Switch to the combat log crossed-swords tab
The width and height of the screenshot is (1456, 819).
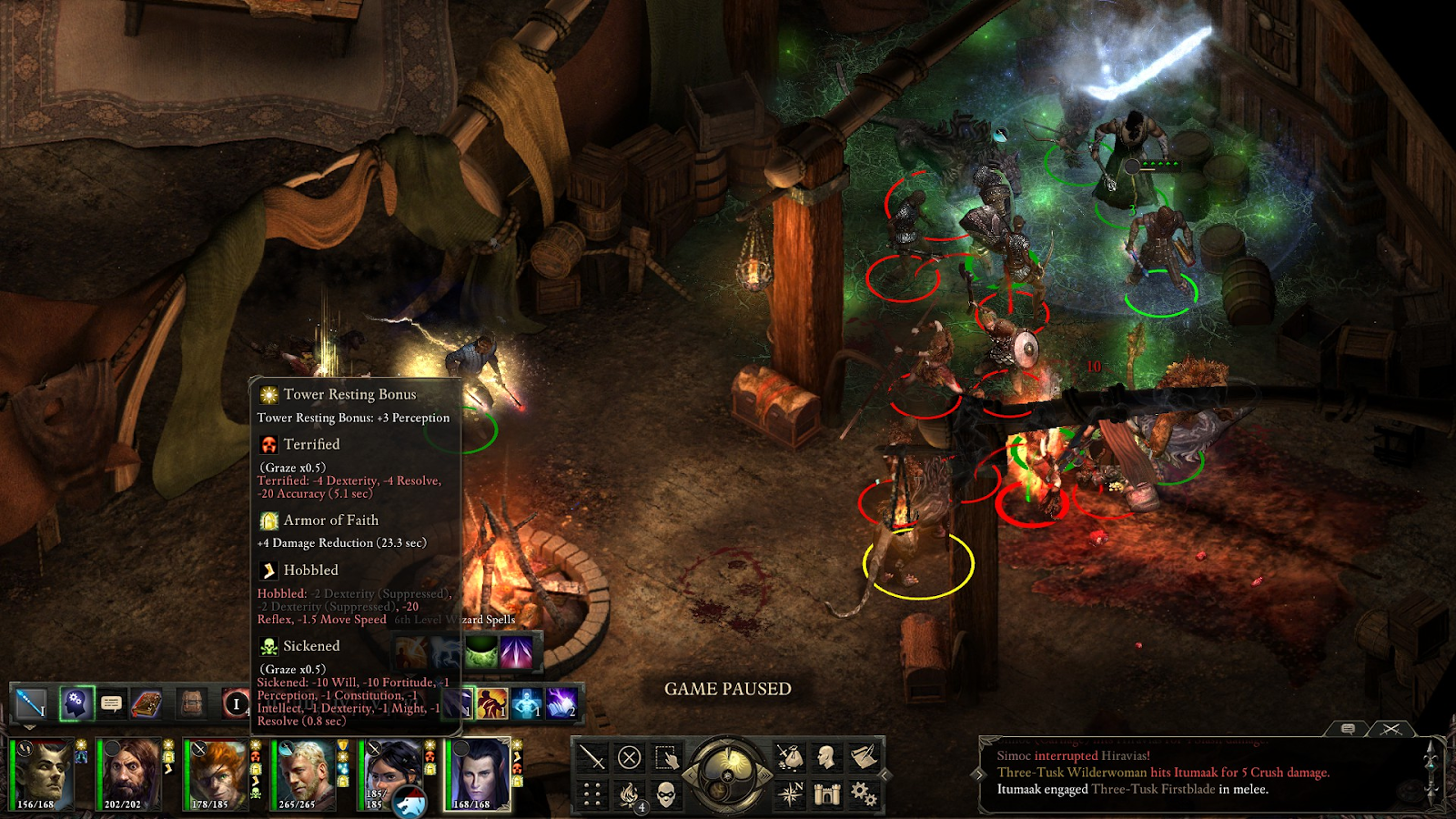coord(1390,729)
